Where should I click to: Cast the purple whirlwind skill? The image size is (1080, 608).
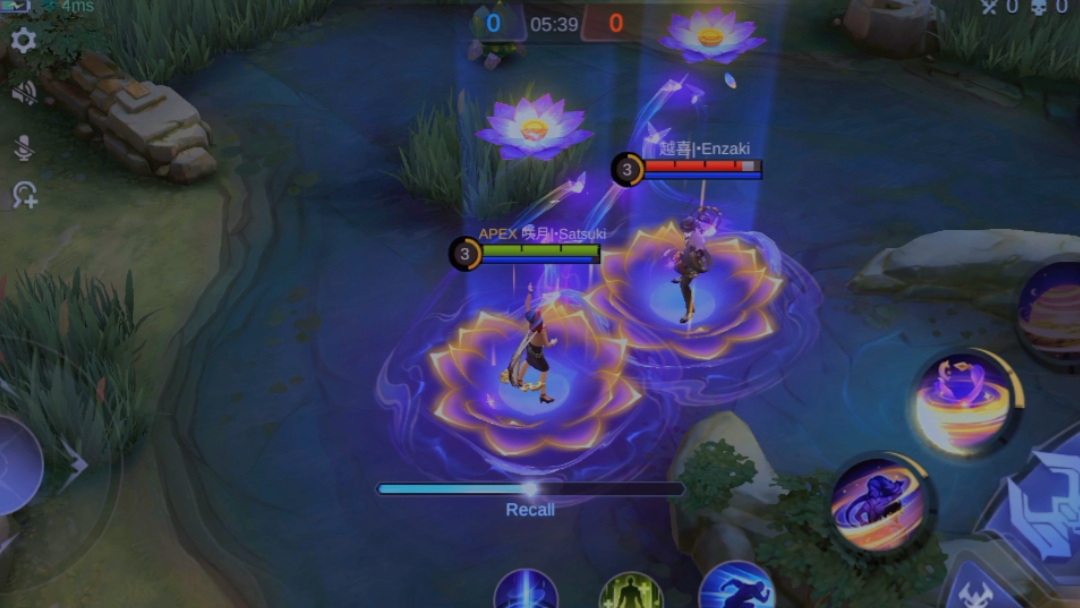(964, 402)
